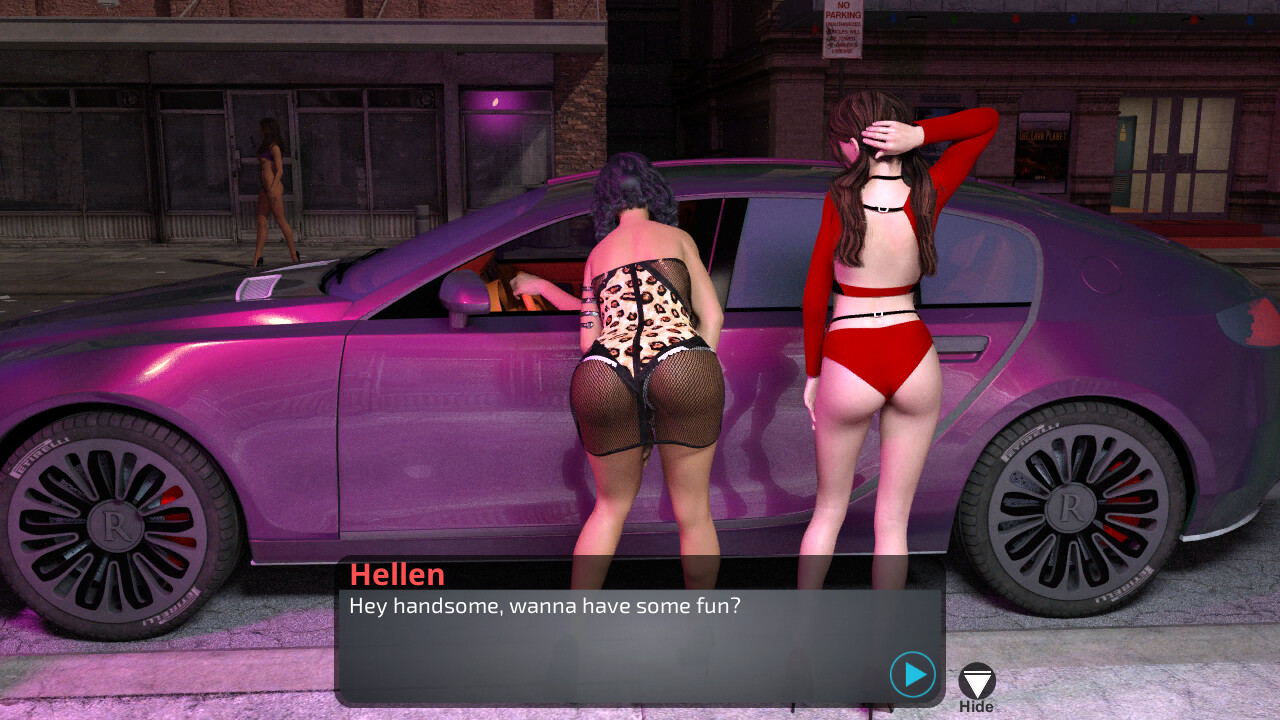1280x720 pixels.
Task: Hide the dialogue box
Action: click(976, 683)
